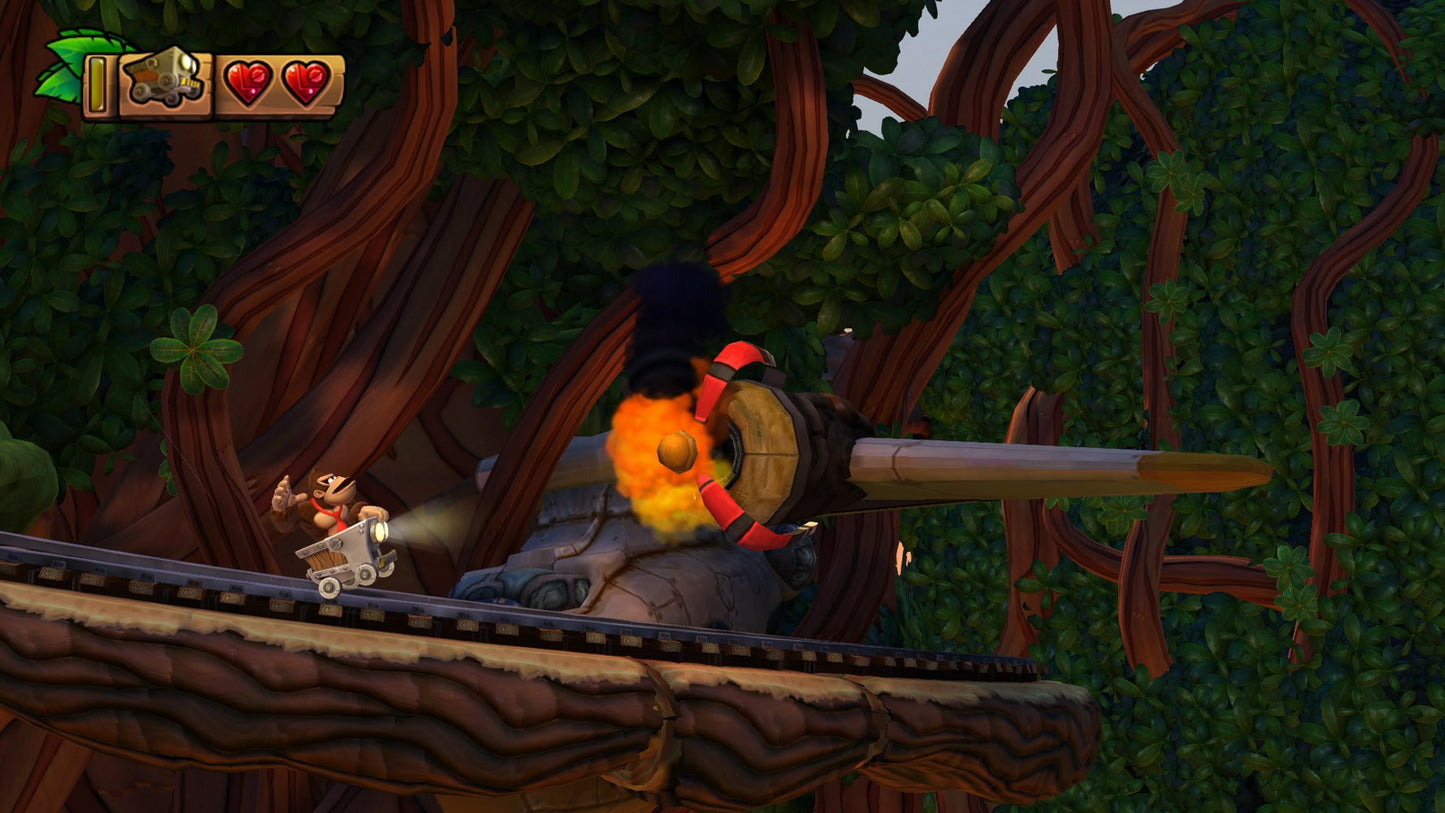Switch to Donkey Kong waving his arms
The width and height of the screenshot is (1445, 813).
pos(320,495)
